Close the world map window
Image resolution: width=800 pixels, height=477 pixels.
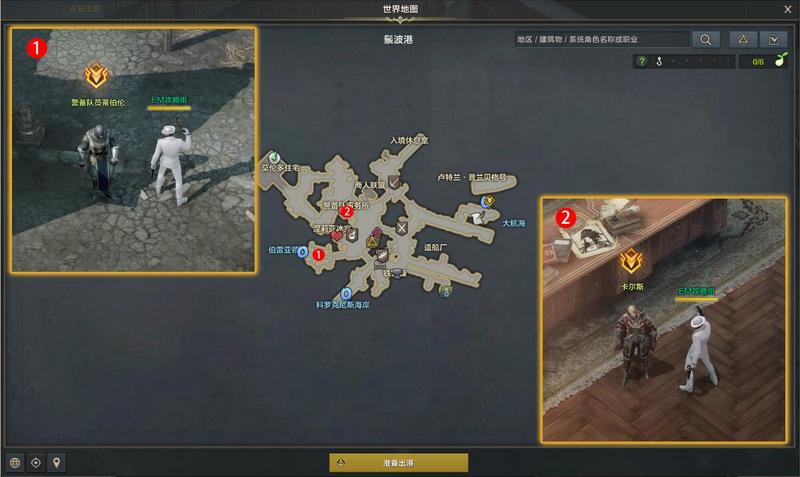coord(787,9)
